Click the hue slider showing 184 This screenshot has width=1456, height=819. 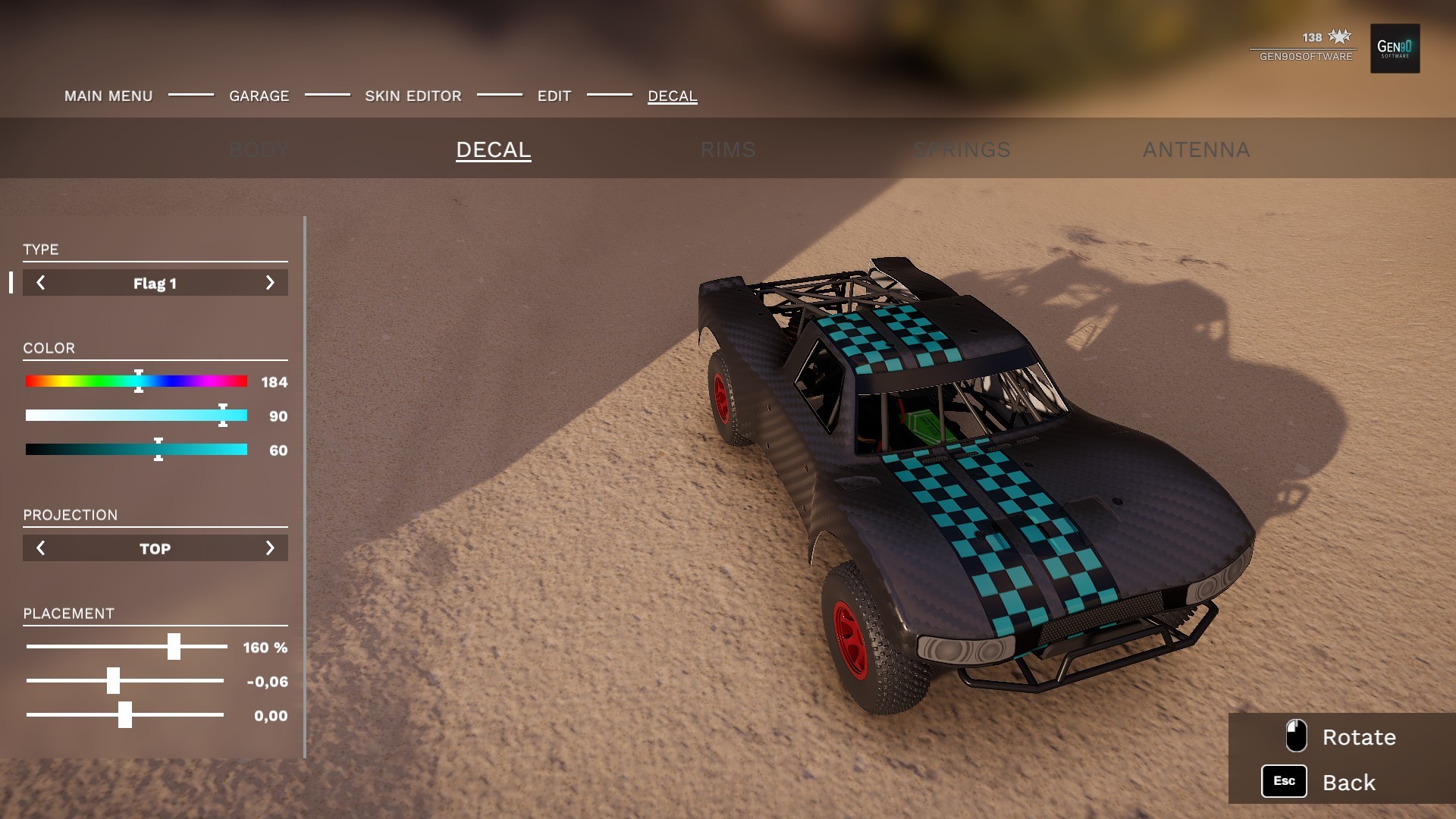tap(138, 381)
